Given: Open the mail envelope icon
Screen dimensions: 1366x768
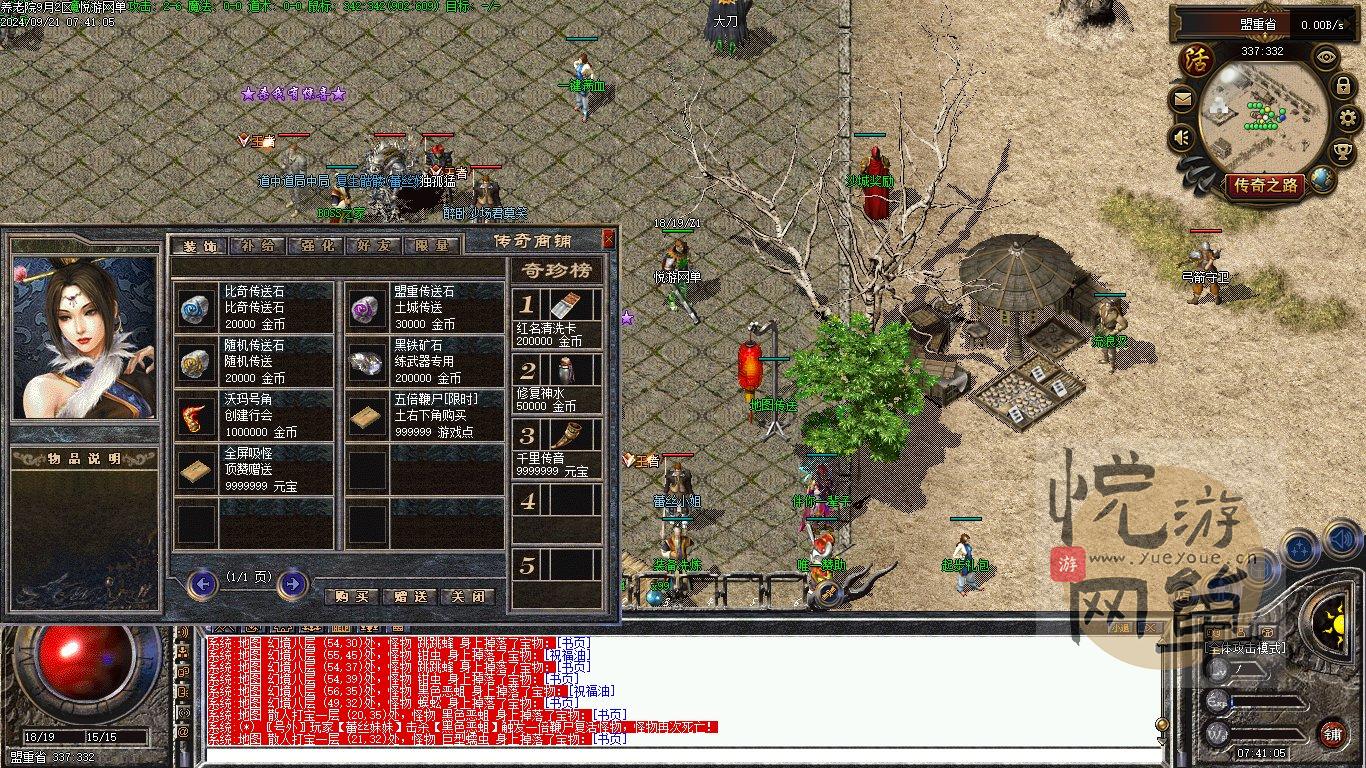Looking at the screenshot, I should click(x=1183, y=100).
